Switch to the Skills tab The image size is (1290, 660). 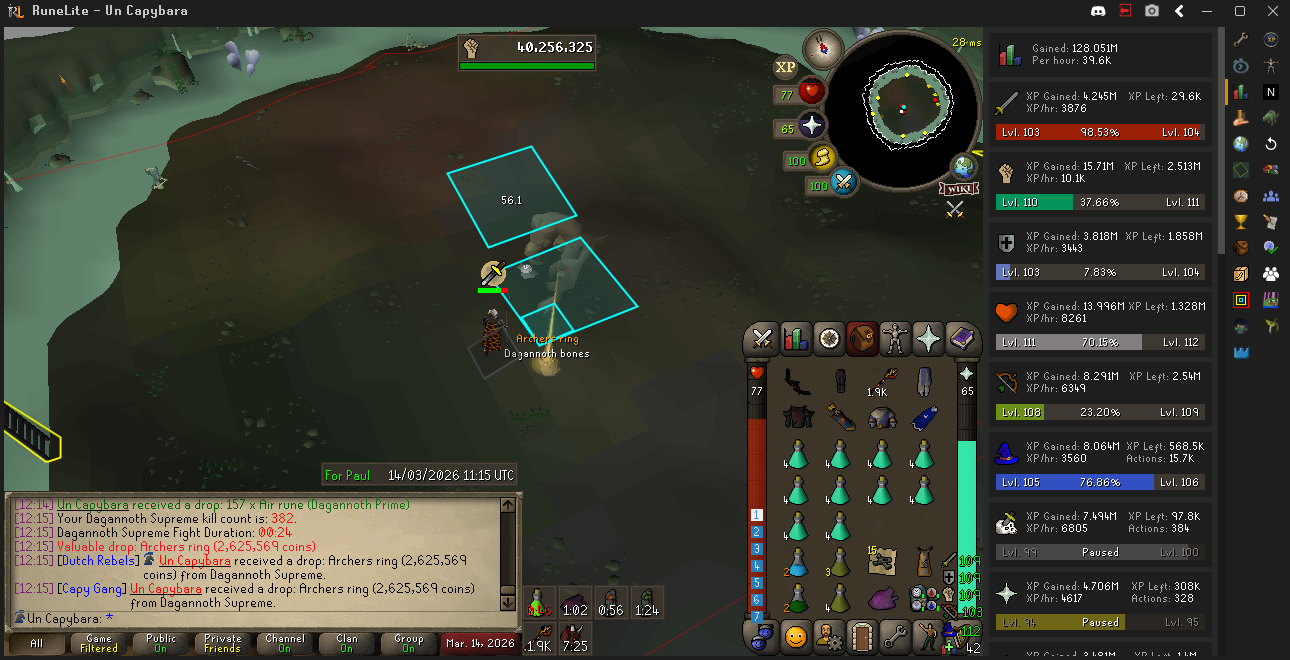point(796,339)
